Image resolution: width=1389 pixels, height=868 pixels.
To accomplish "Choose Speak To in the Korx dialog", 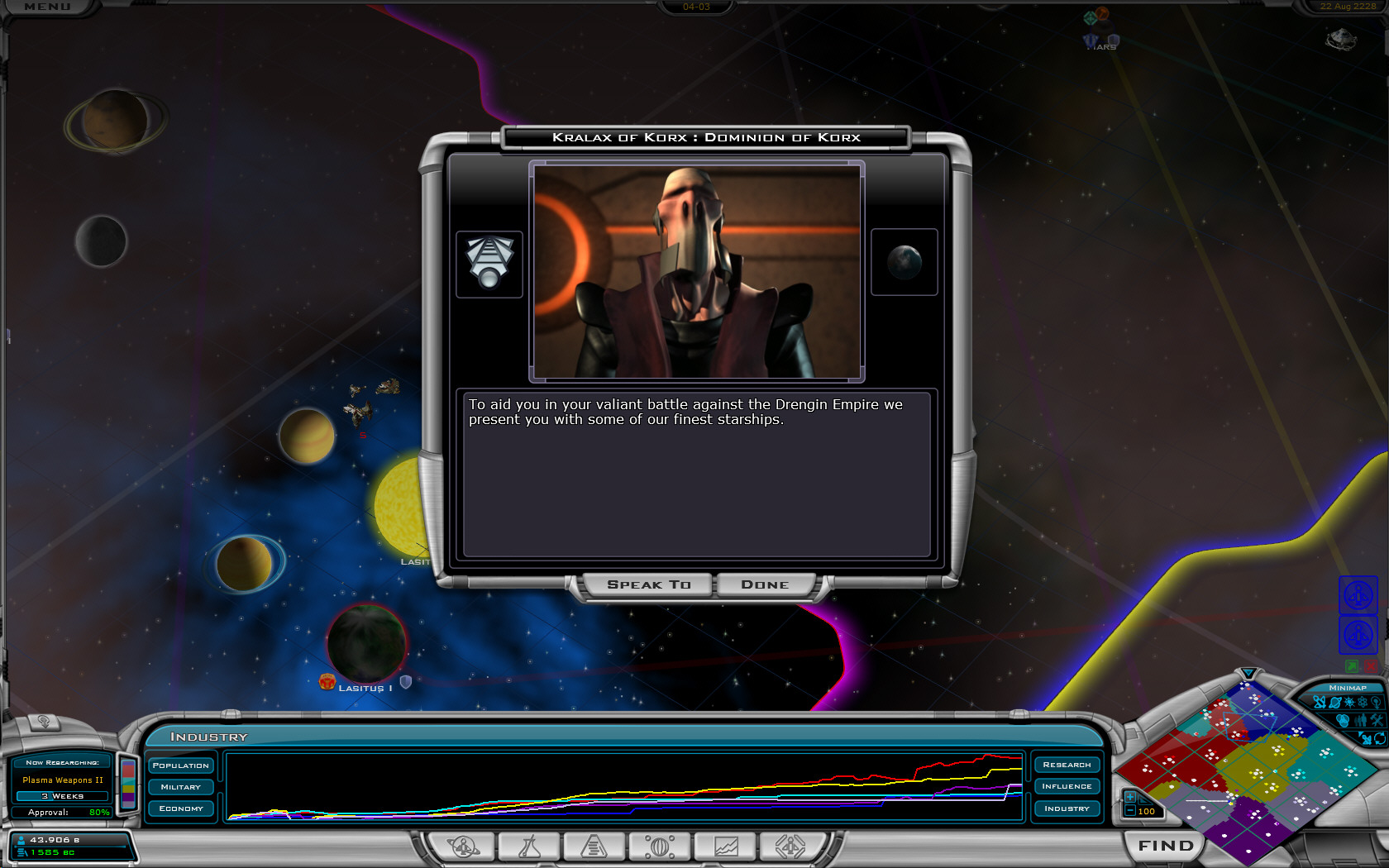I will (648, 584).
